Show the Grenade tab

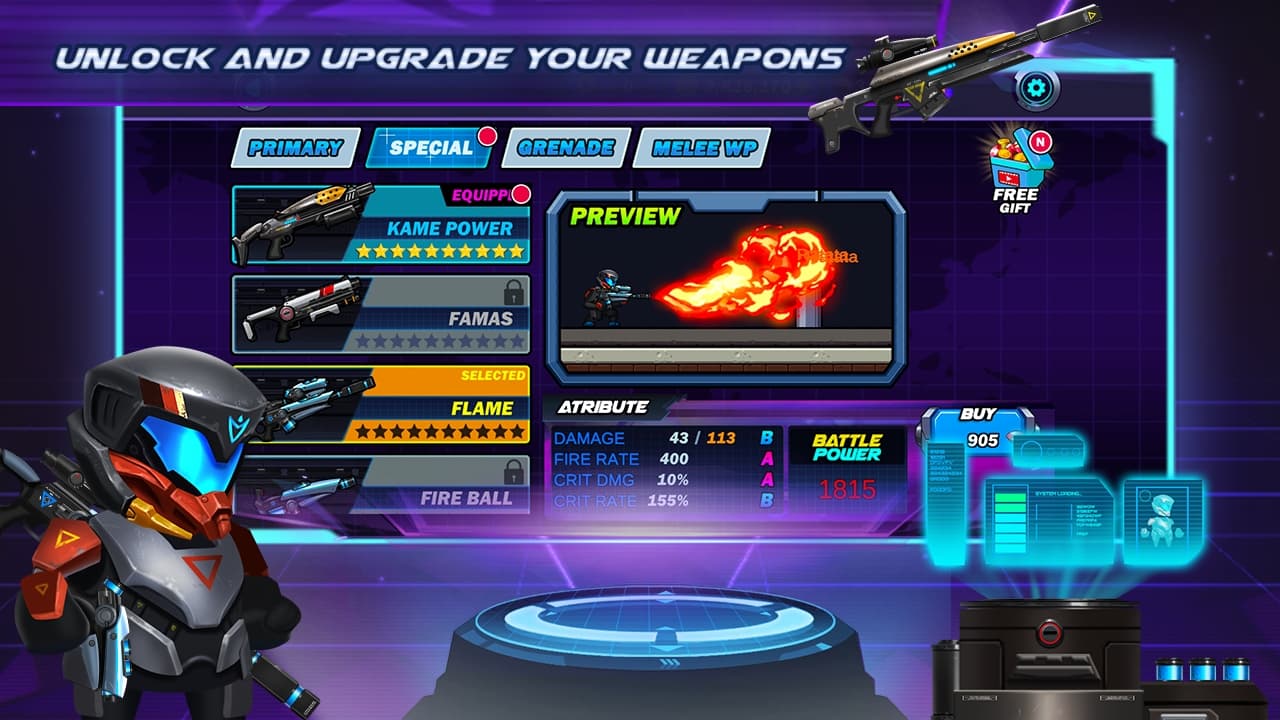click(566, 148)
